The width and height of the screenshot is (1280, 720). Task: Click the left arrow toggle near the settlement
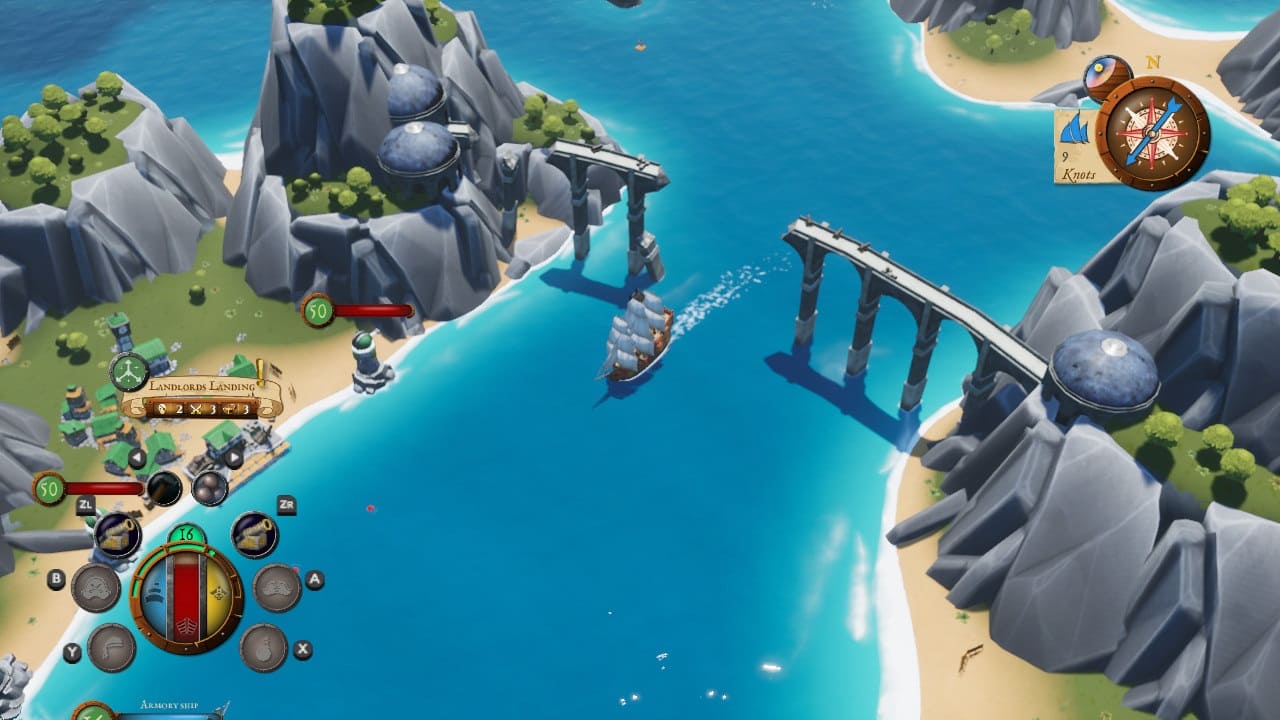tap(137, 455)
